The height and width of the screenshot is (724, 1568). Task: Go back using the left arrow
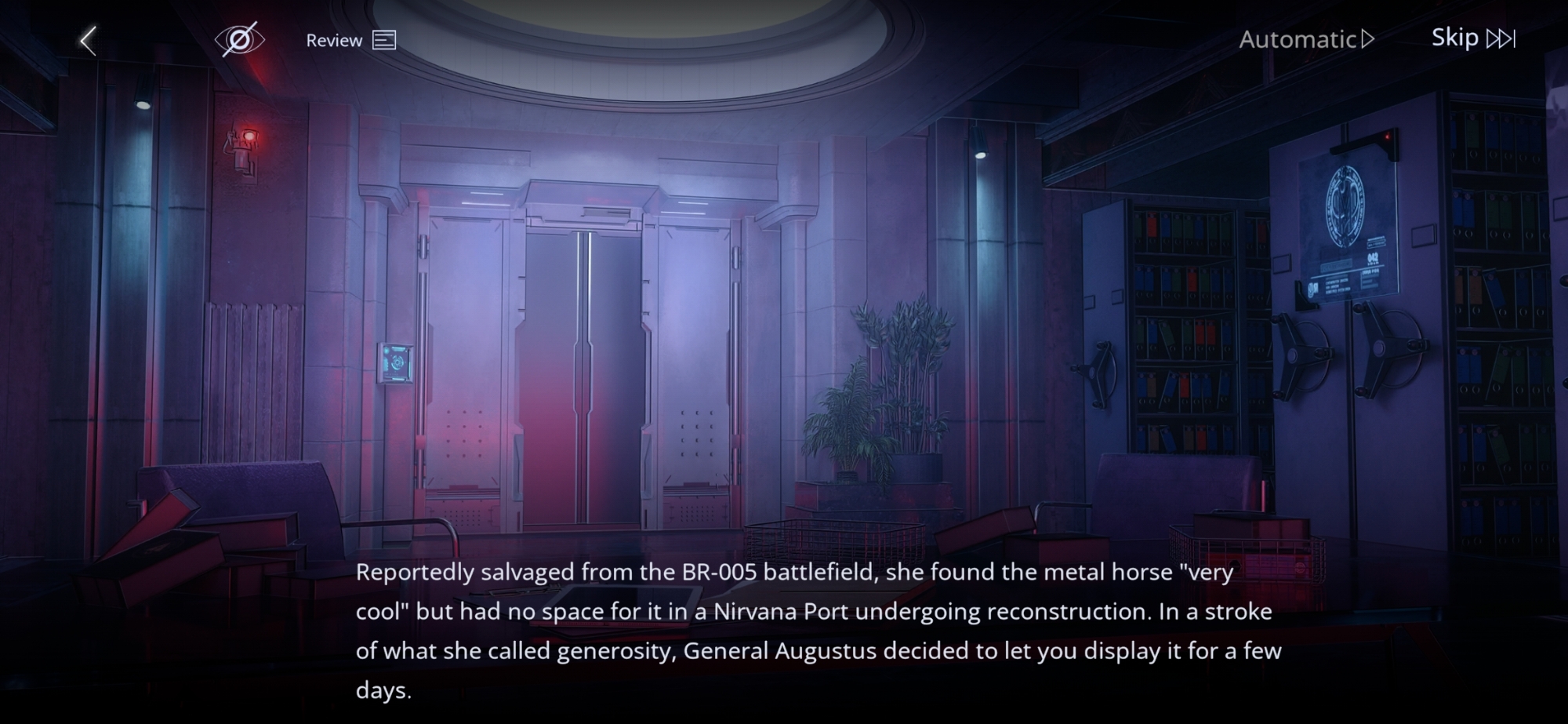point(89,40)
